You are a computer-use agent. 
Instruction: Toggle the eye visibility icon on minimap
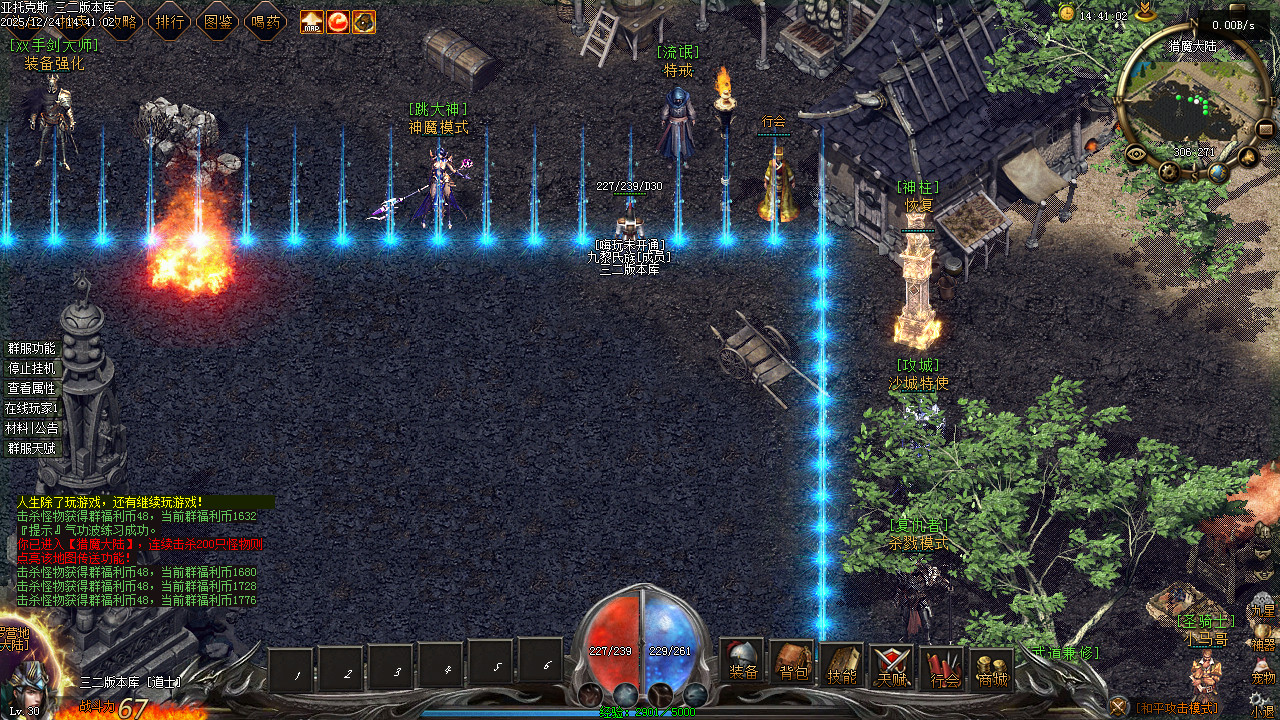pos(1136,153)
